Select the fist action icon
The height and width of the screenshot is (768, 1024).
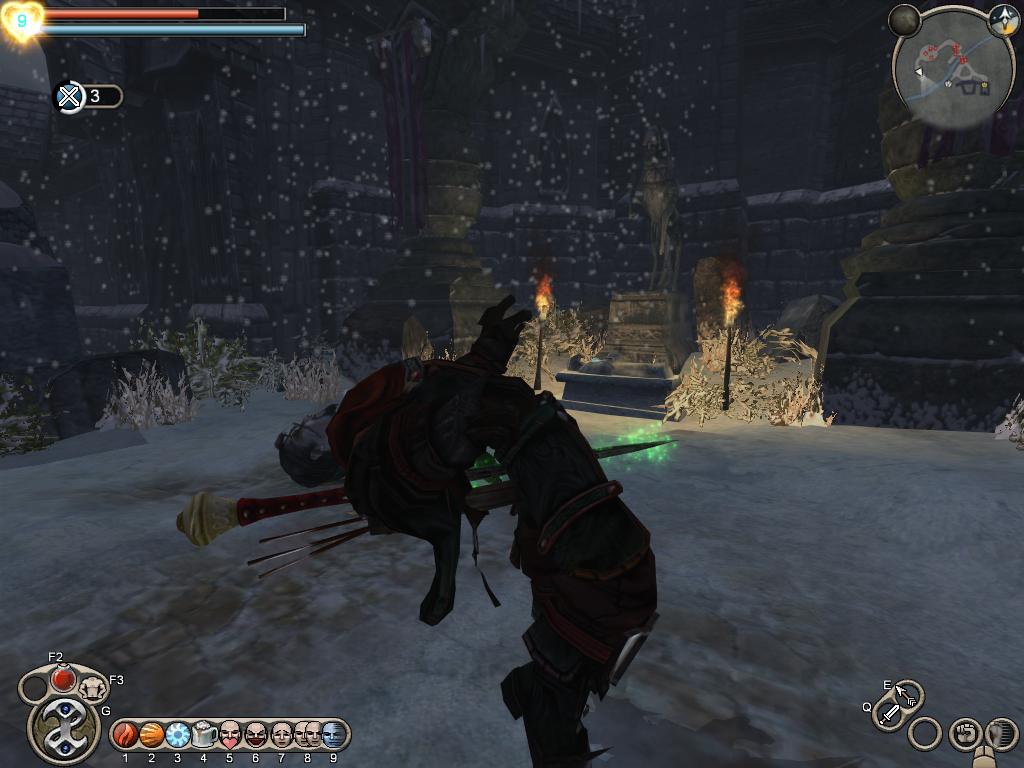[x=964, y=734]
